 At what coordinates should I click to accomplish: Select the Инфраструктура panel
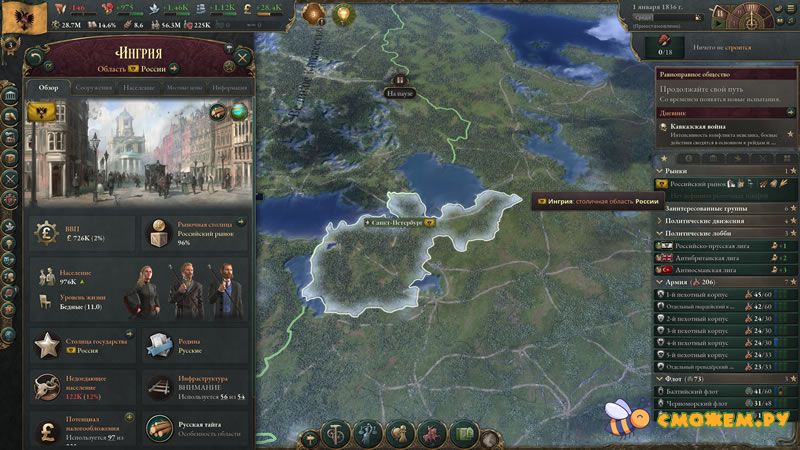coord(191,386)
